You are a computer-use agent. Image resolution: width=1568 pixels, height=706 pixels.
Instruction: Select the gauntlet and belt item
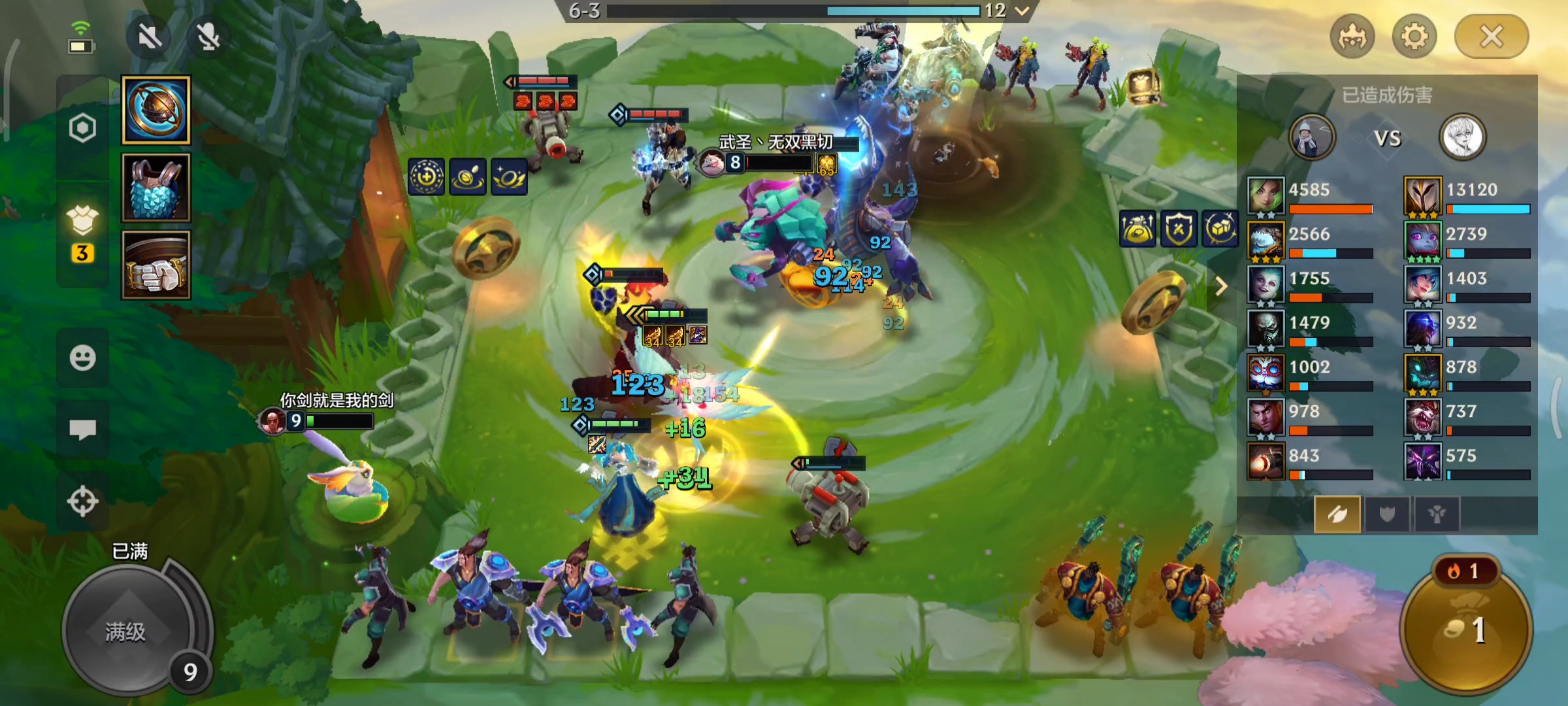click(x=156, y=265)
